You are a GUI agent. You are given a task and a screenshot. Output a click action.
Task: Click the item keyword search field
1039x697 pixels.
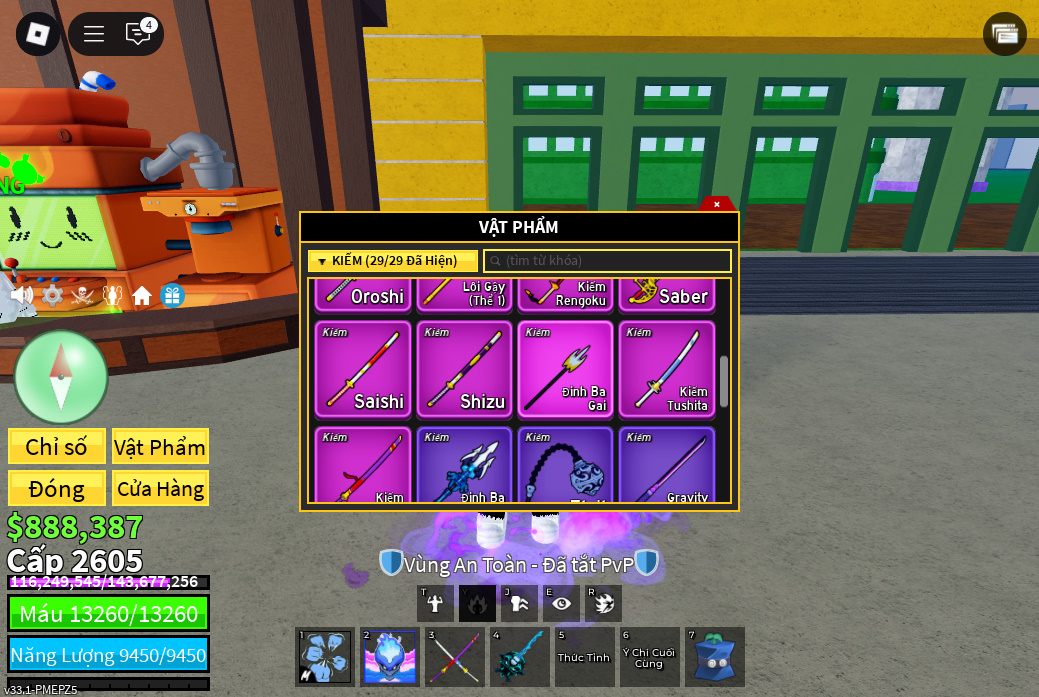coord(608,261)
